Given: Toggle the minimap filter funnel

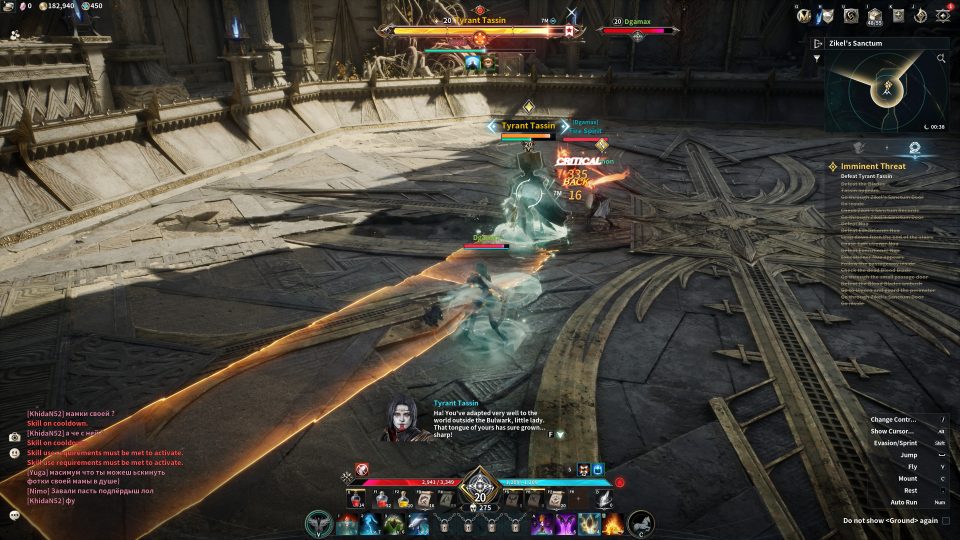Looking at the screenshot, I should click(816, 59).
